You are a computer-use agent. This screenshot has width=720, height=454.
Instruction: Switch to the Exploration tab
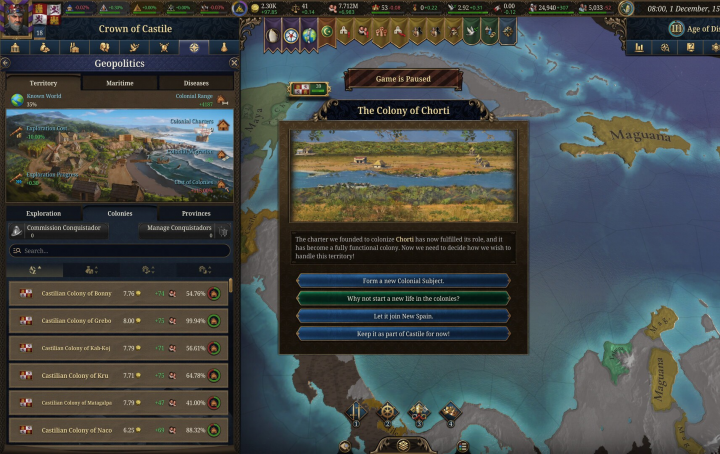coord(43,213)
